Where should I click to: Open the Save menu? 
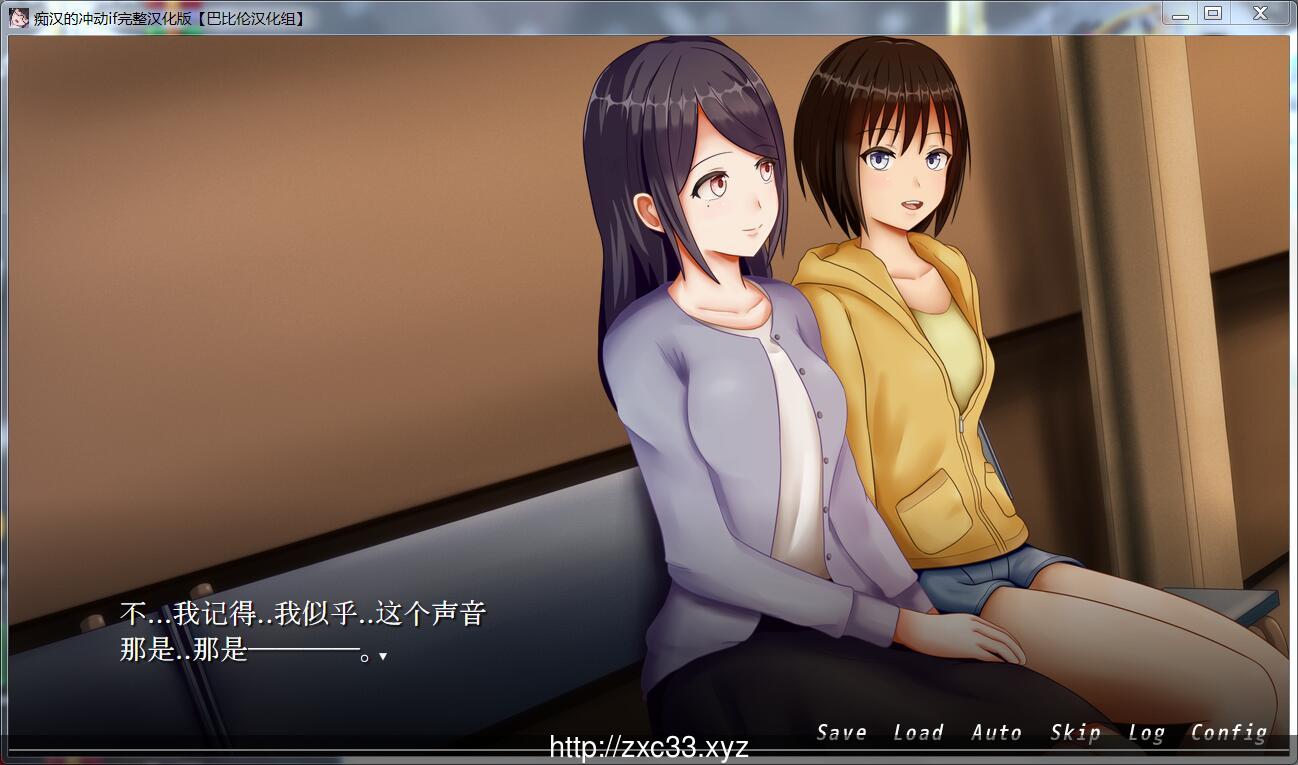pos(841,733)
